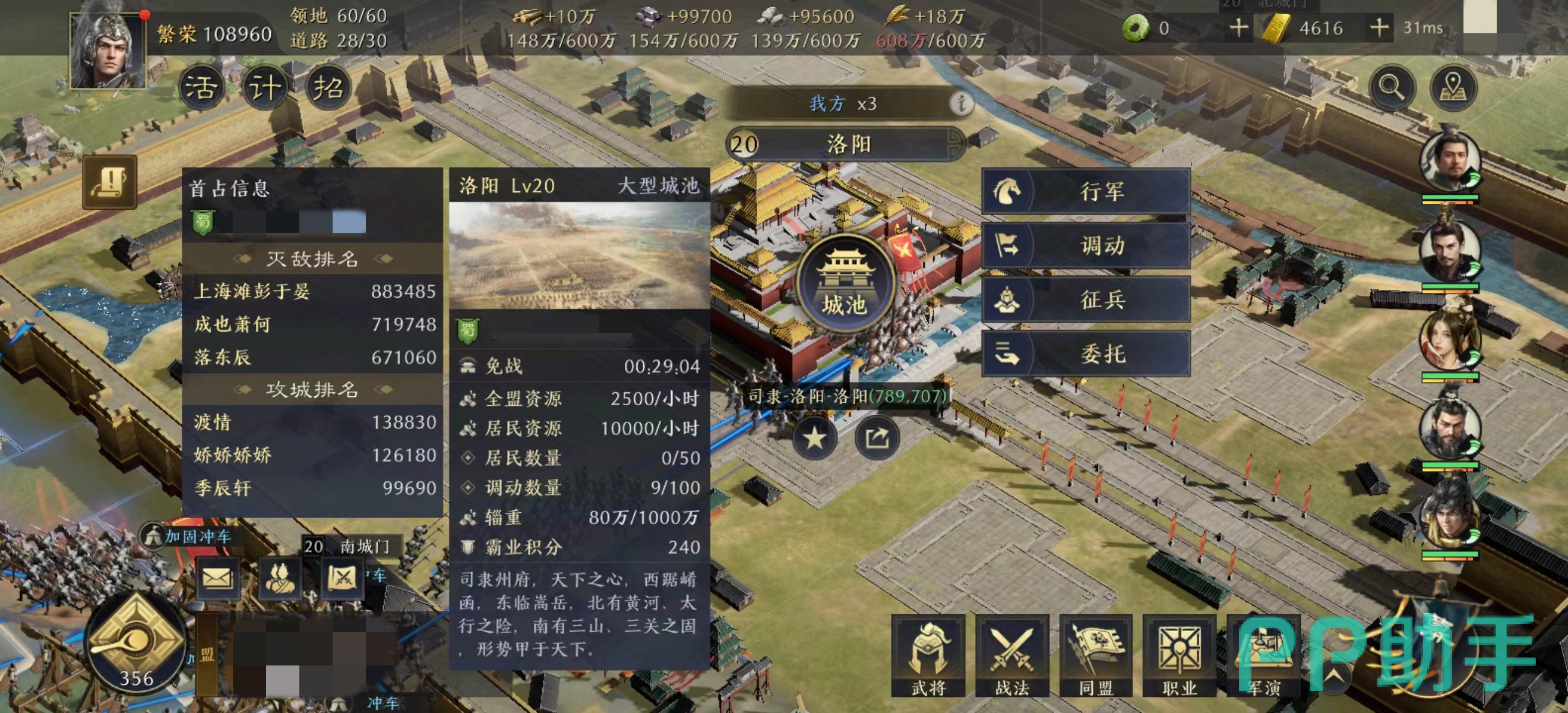
Task: Tap the info icon beside 我方 x3
Action: click(961, 103)
